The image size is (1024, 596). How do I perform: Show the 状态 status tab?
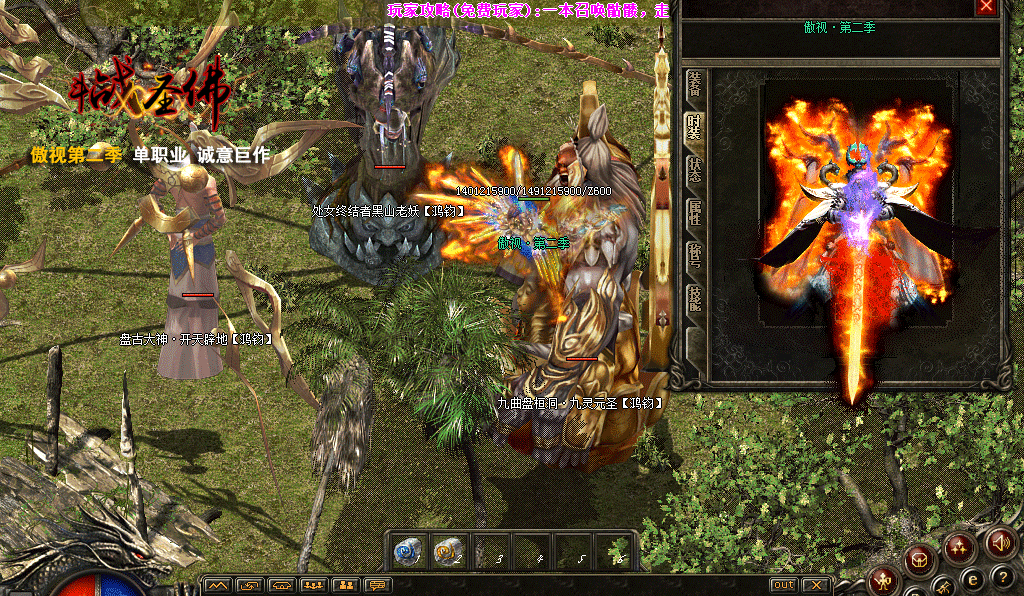click(x=694, y=168)
